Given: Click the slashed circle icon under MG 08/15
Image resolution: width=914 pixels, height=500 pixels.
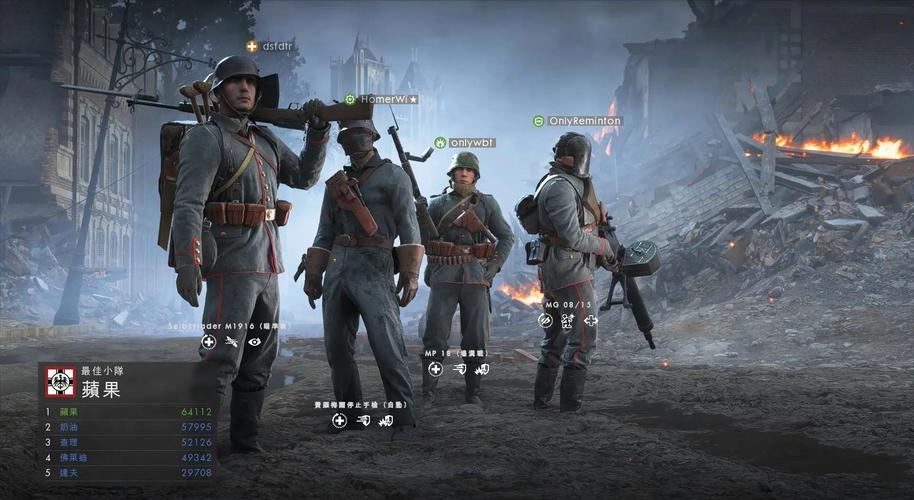Looking at the screenshot, I should 545,321.
